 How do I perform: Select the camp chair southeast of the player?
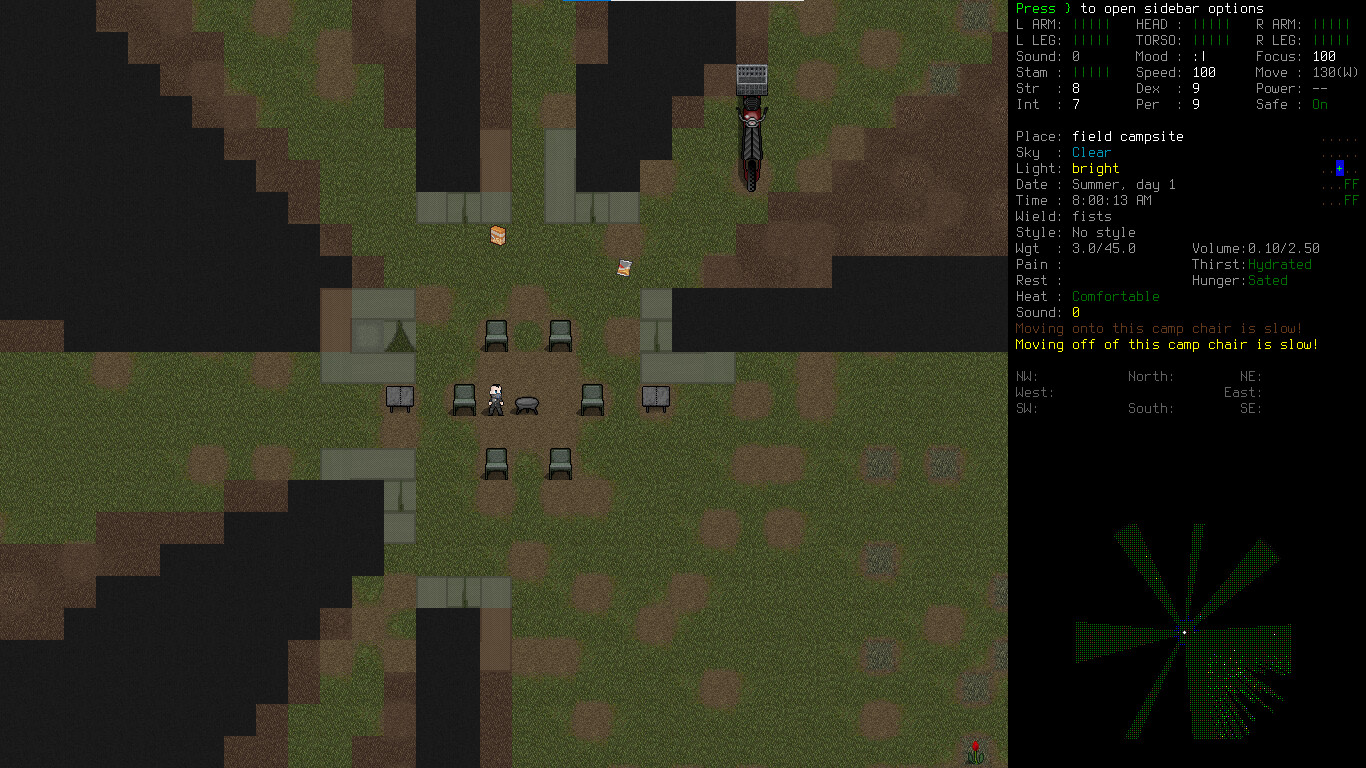(558, 463)
